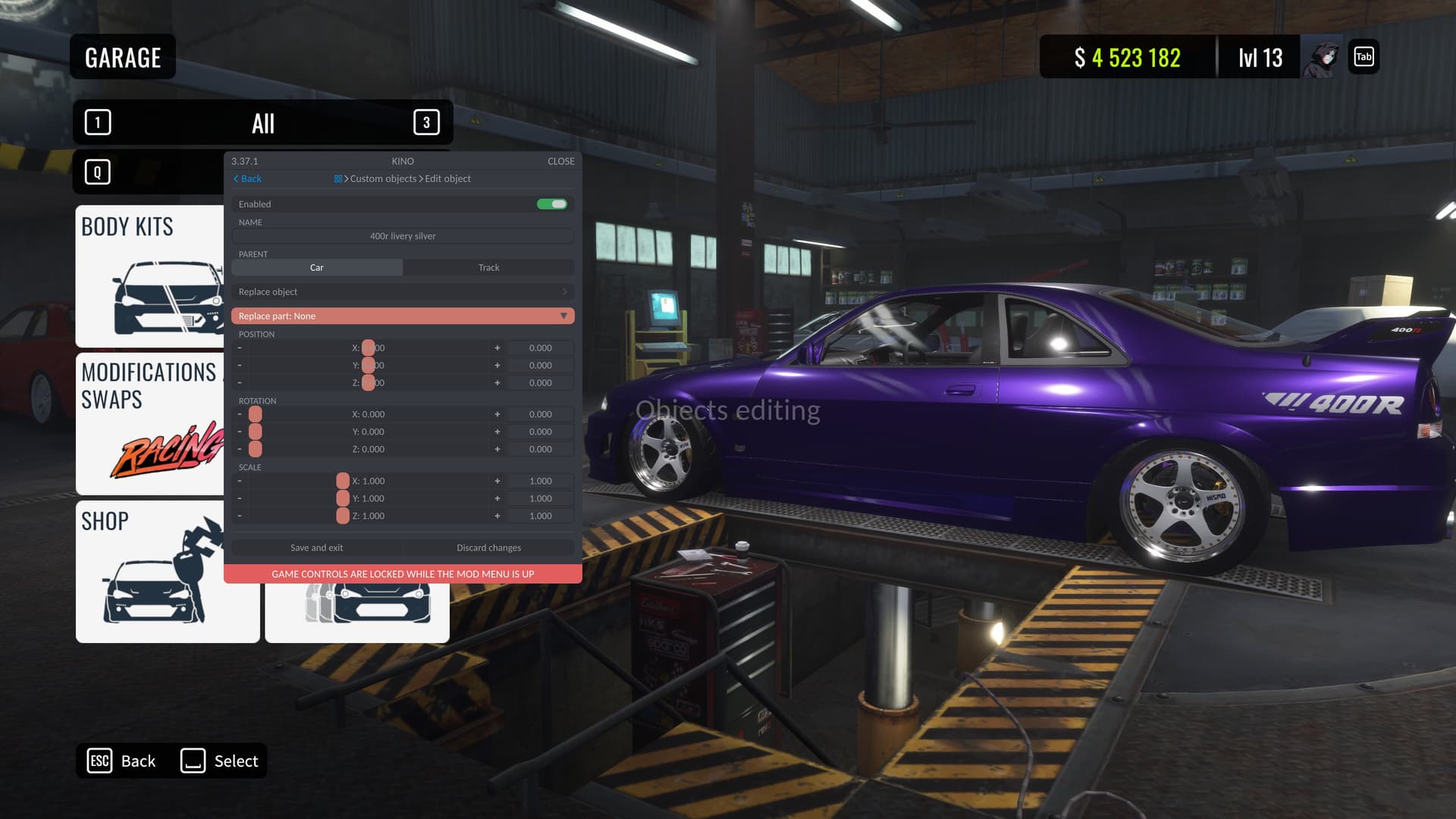1456x819 pixels.
Task: Increase the Position X value
Action: [x=497, y=348]
